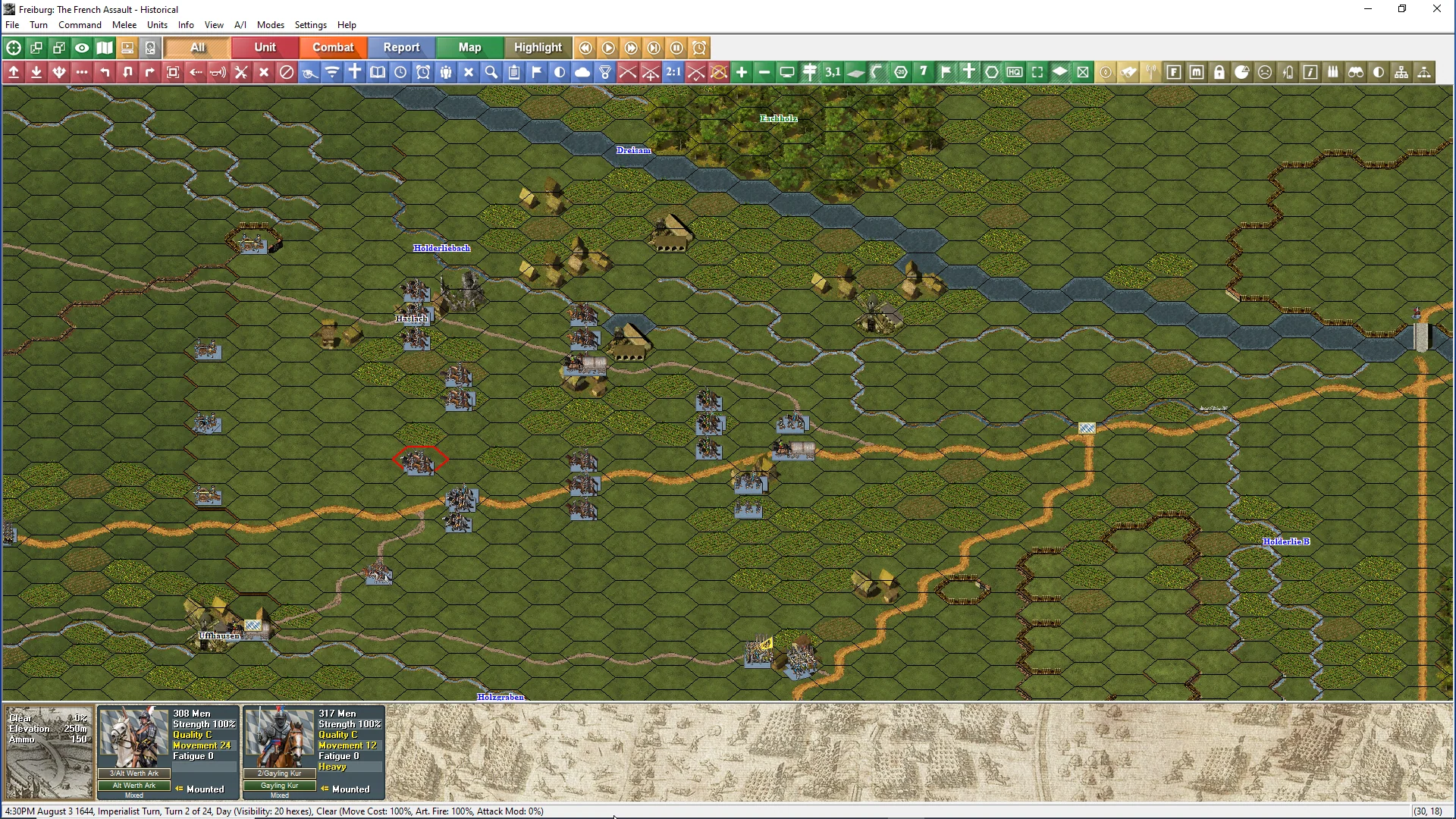The image size is (1456, 819).
Task: Click the pause playback button
Action: 676,48
